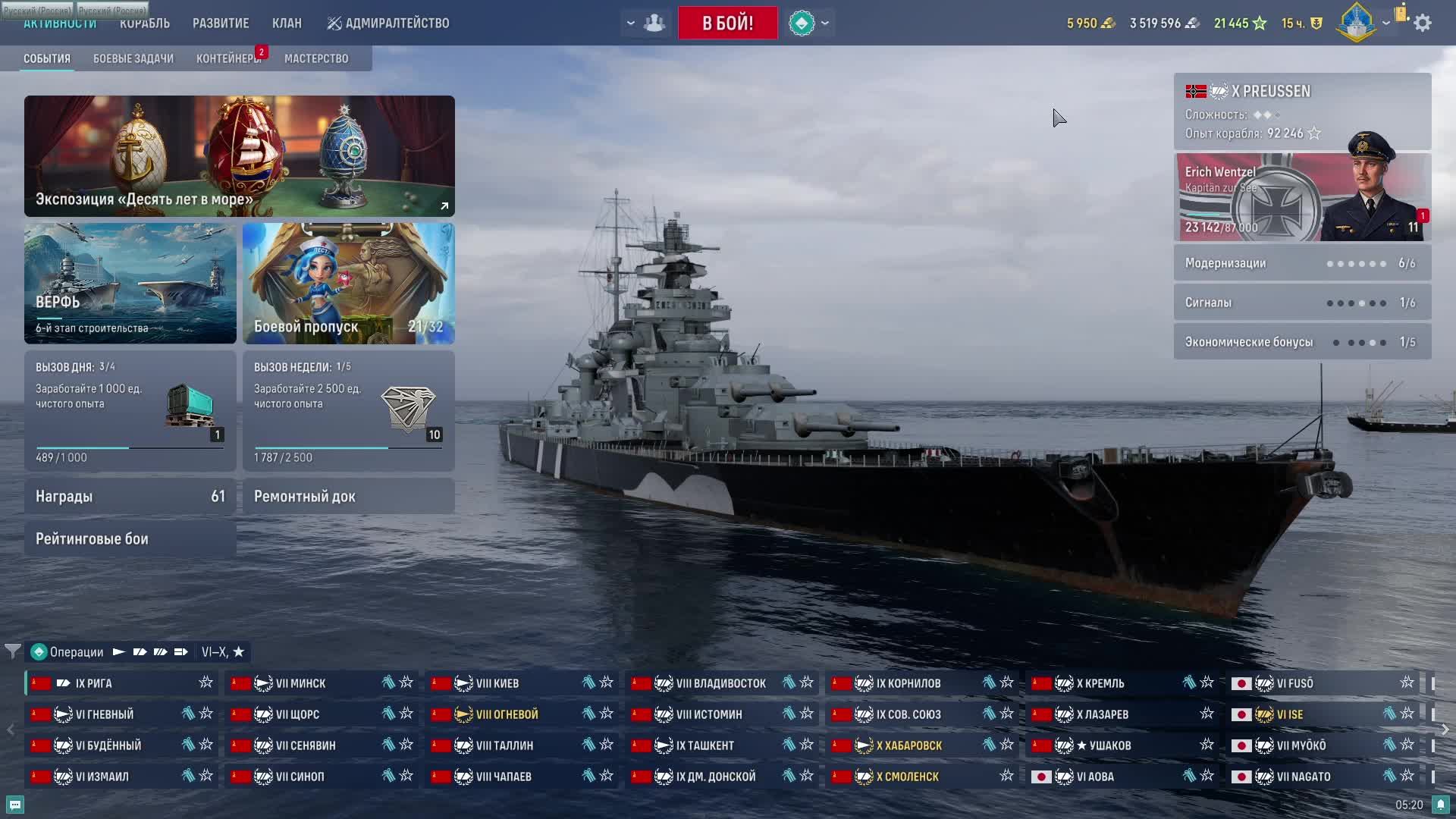
Task: Open the «Десять лет в море» exposition banner
Action: pyautogui.click(x=239, y=155)
